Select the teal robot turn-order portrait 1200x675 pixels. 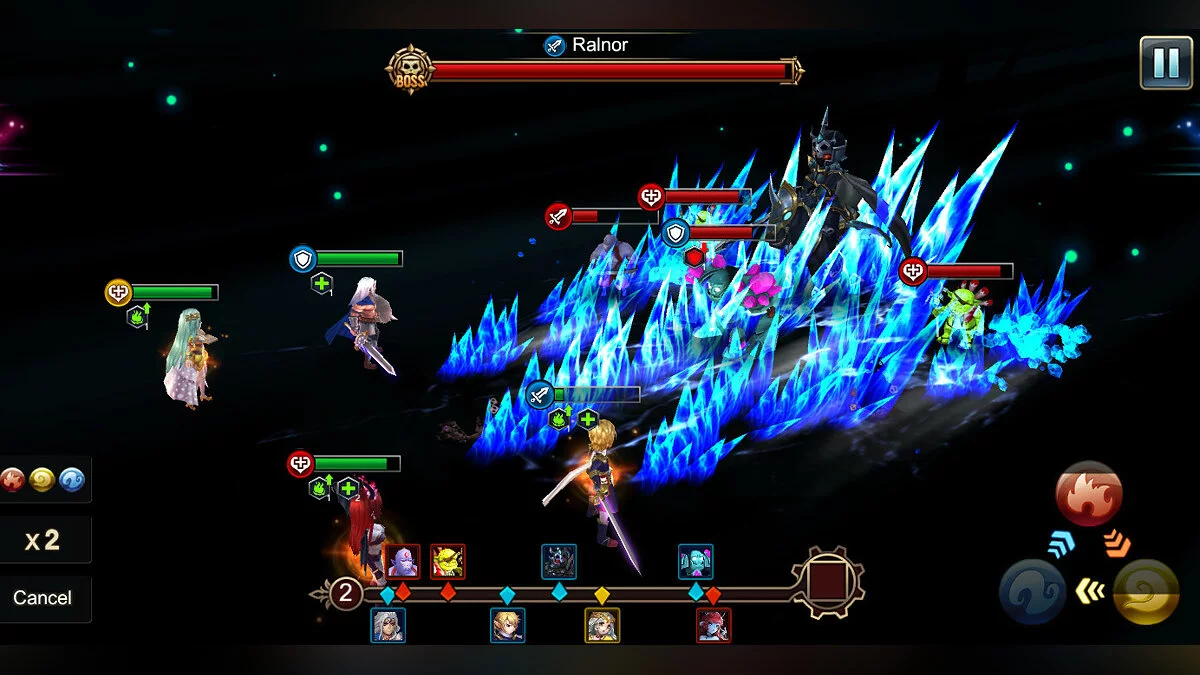(695, 562)
